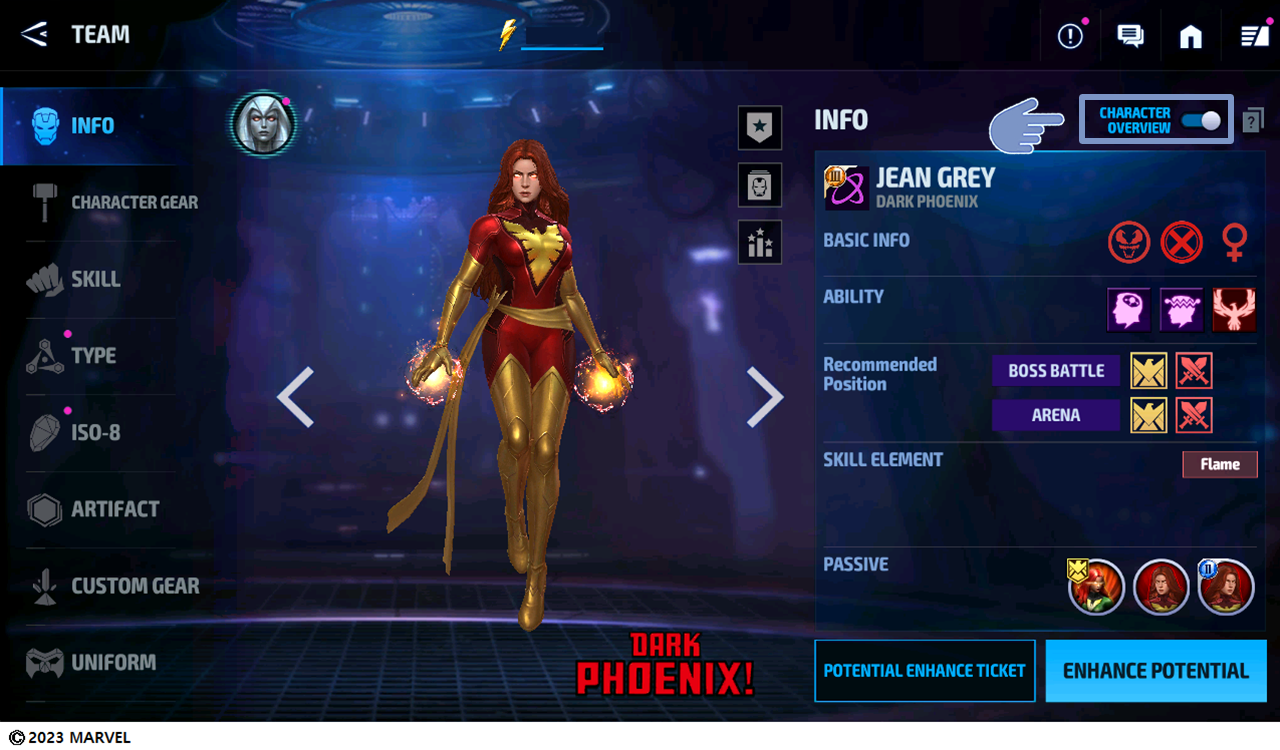This screenshot has width=1280, height=750.
Task: Show the previous character with left arrow
Action: click(295, 397)
